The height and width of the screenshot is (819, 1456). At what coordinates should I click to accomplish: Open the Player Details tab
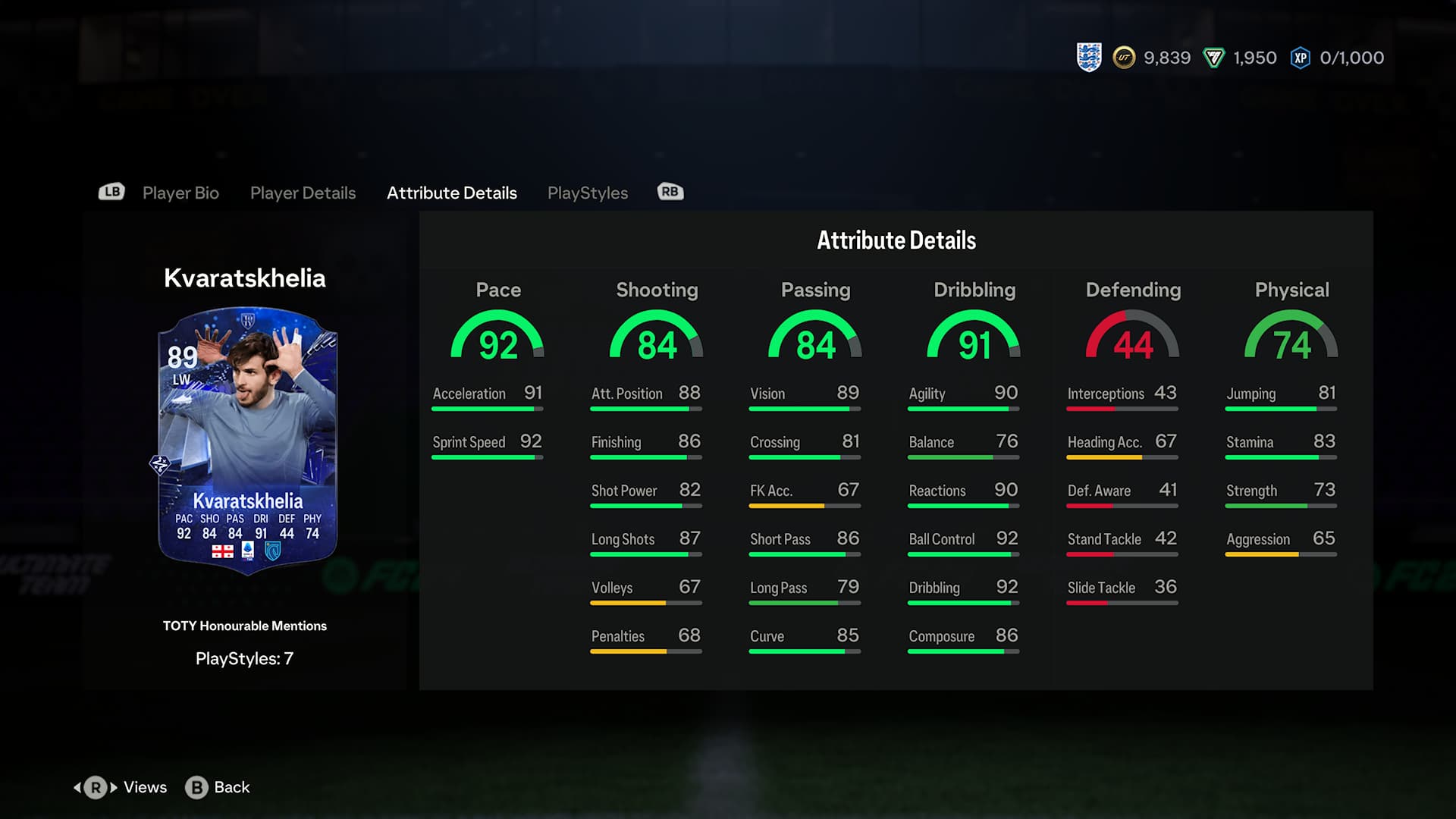point(303,193)
